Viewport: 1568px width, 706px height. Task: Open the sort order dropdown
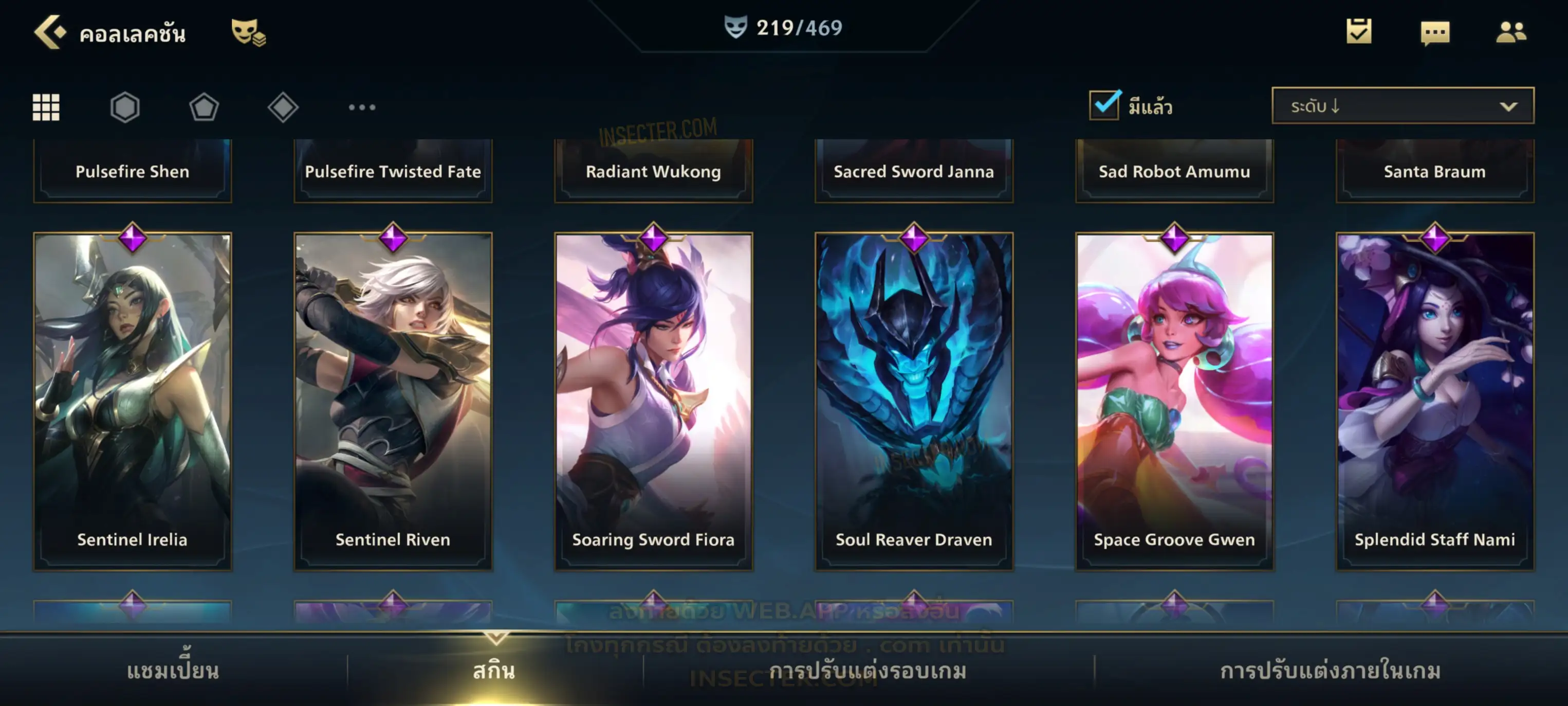(x=1403, y=106)
